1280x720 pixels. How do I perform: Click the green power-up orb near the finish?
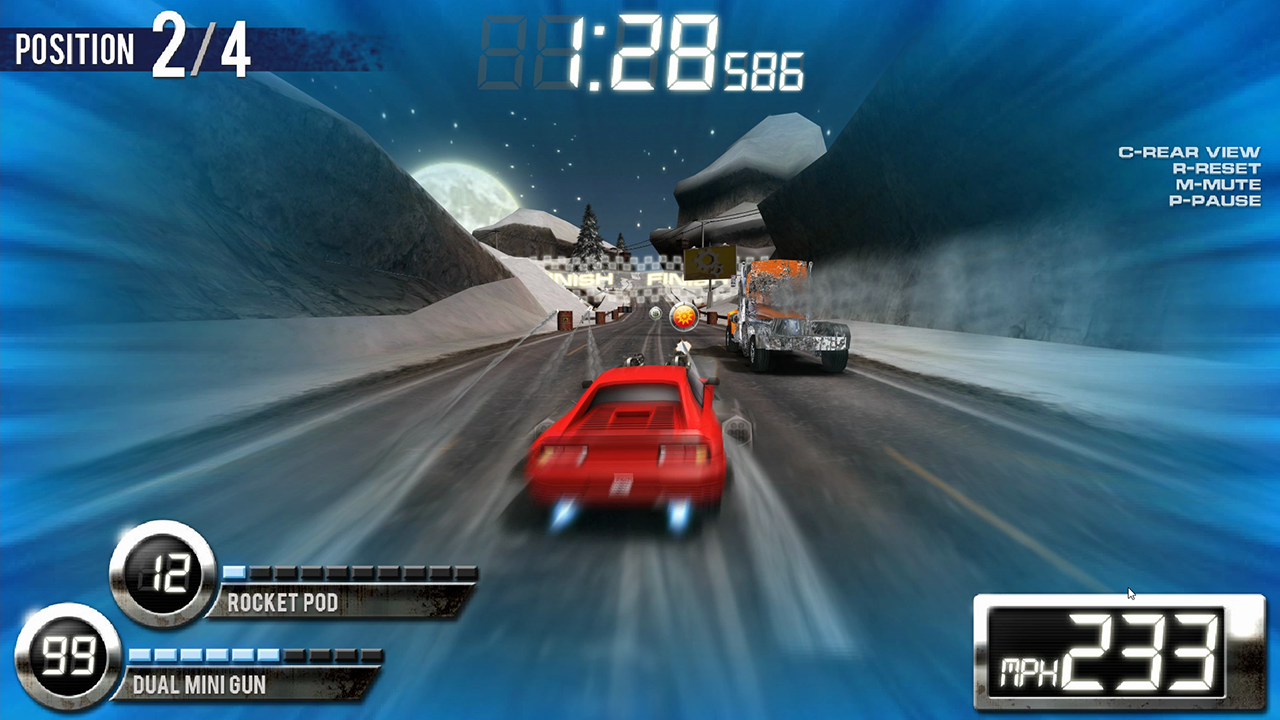pos(655,313)
